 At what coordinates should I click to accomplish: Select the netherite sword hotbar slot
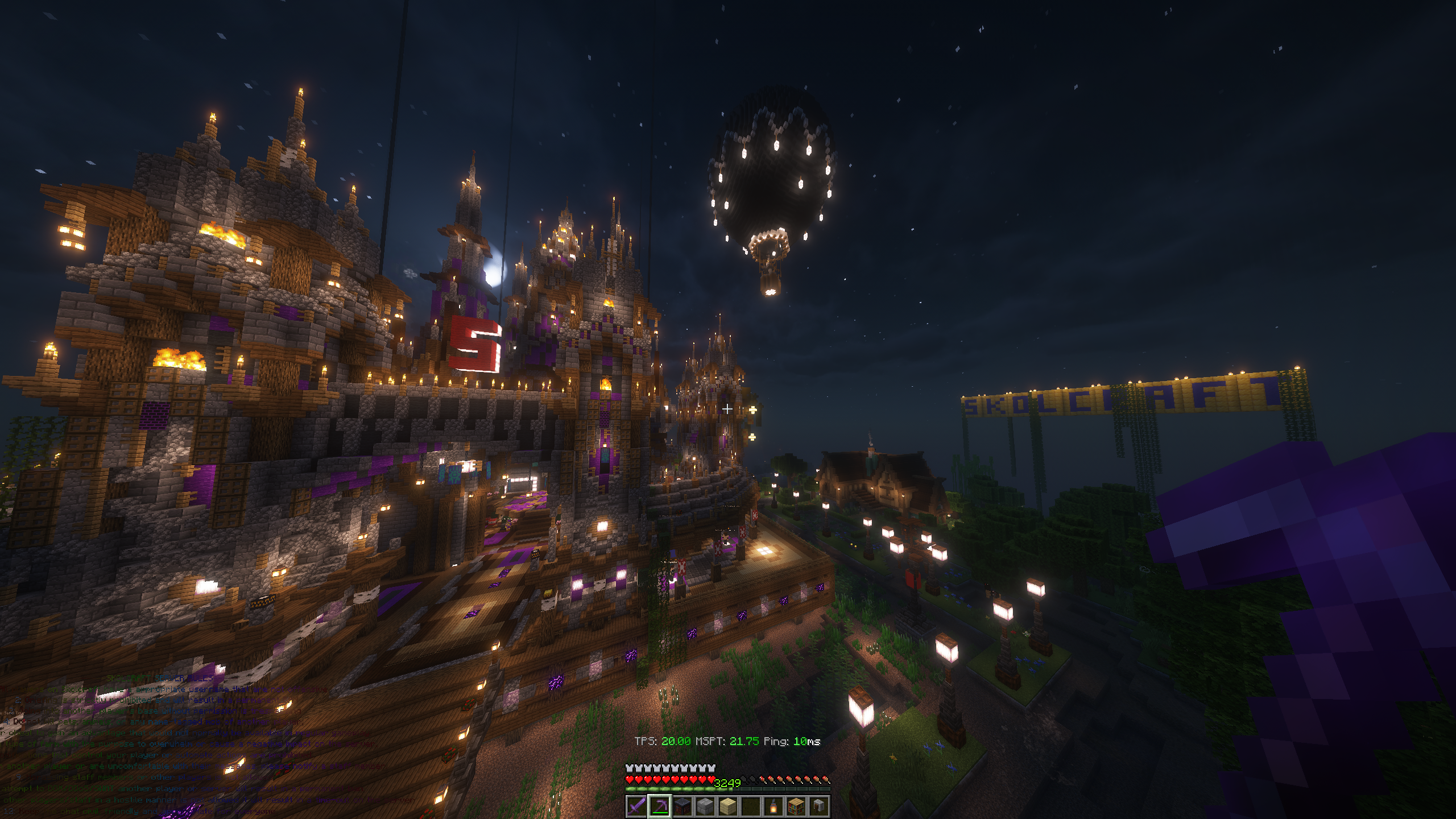(636, 806)
